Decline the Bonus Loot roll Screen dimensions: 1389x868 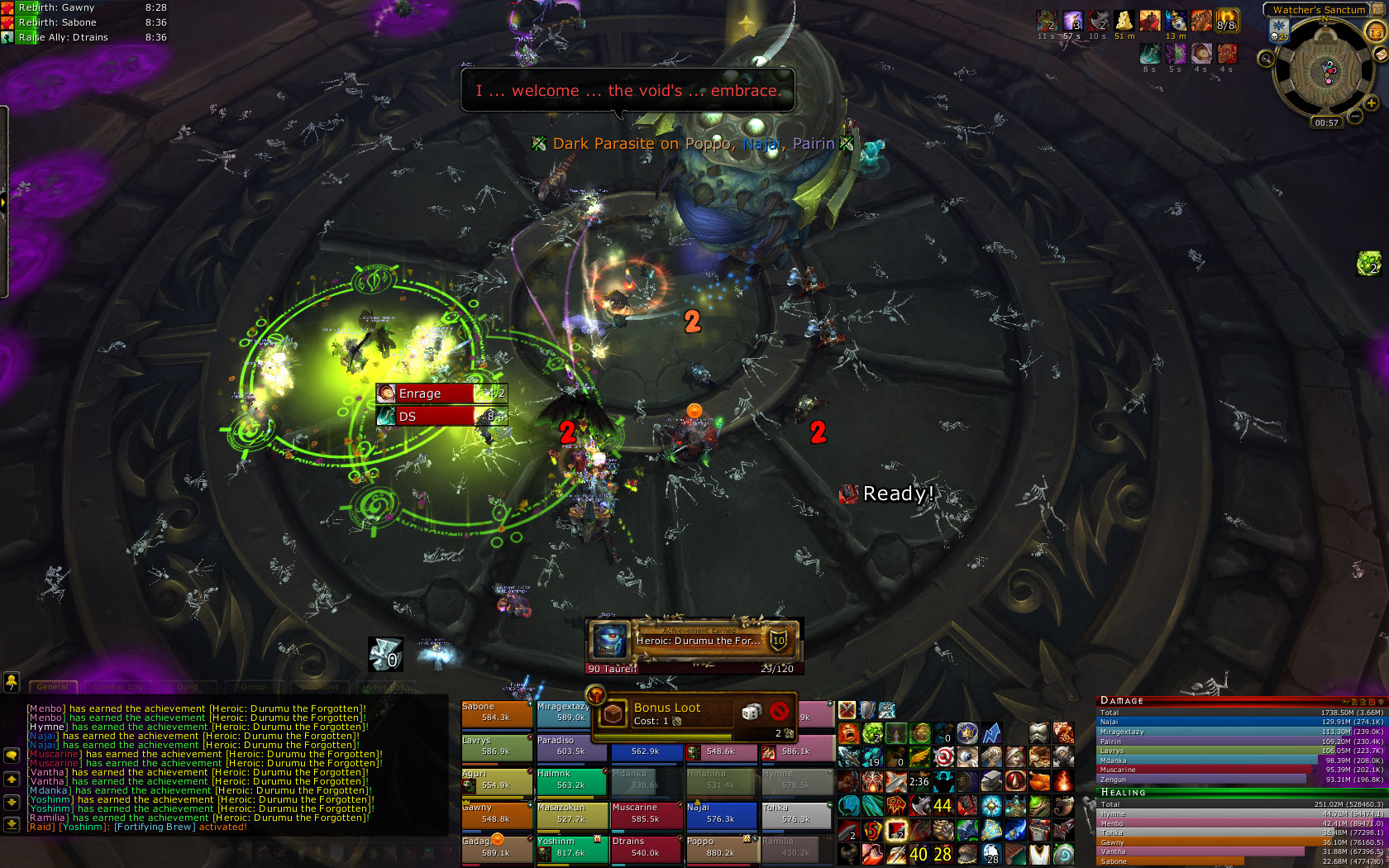click(778, 711)
